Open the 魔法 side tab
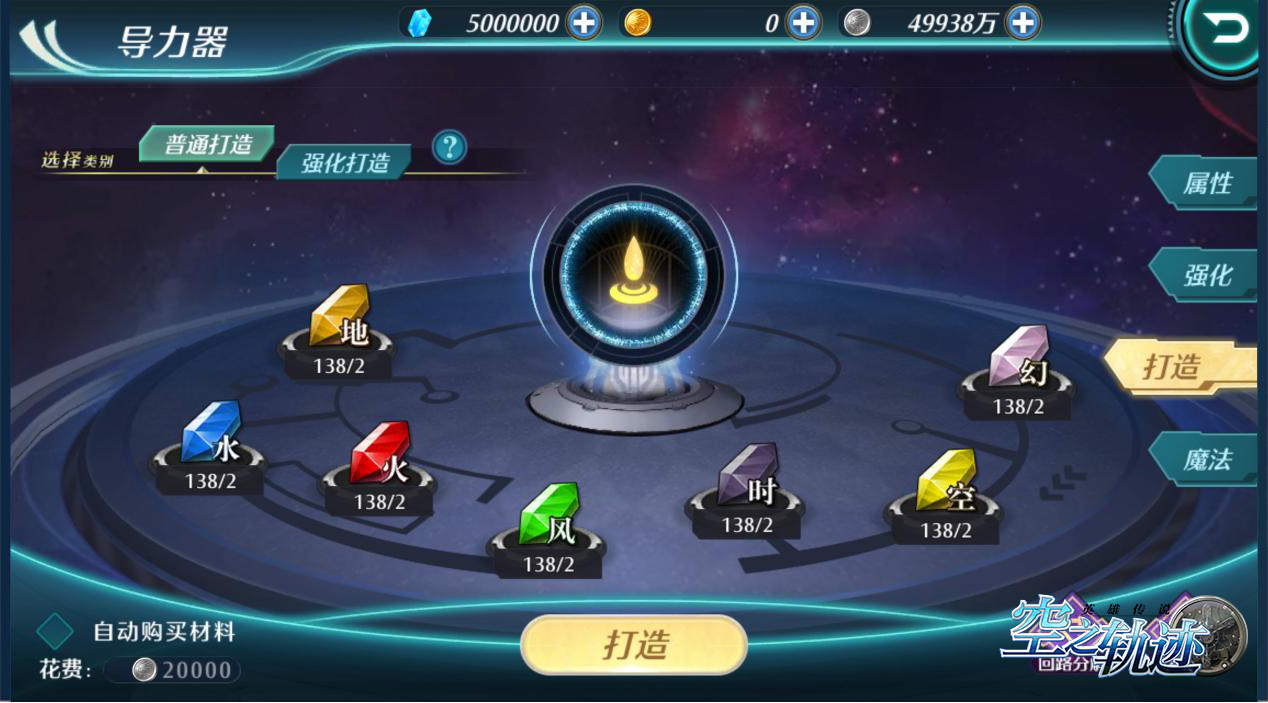Viewport: 1268px width, 703px height. [x=1206, y=460]
